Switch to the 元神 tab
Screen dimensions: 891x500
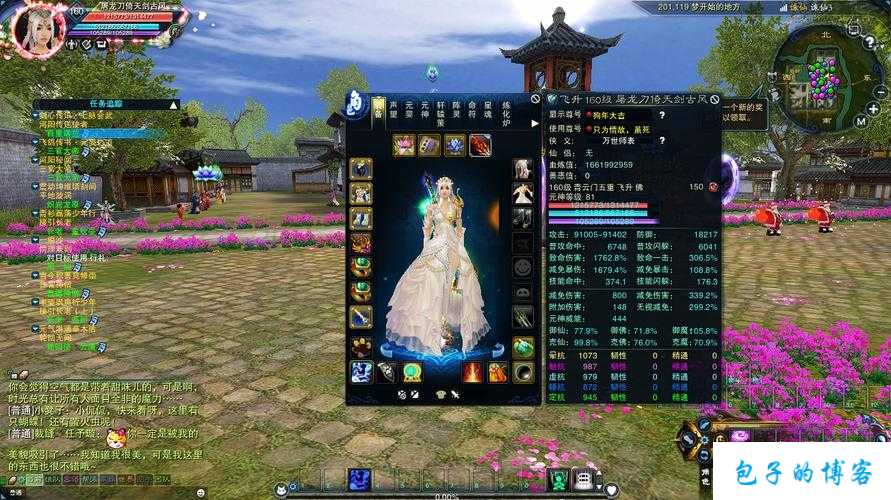pyautogui.click(x=423, y=111)
